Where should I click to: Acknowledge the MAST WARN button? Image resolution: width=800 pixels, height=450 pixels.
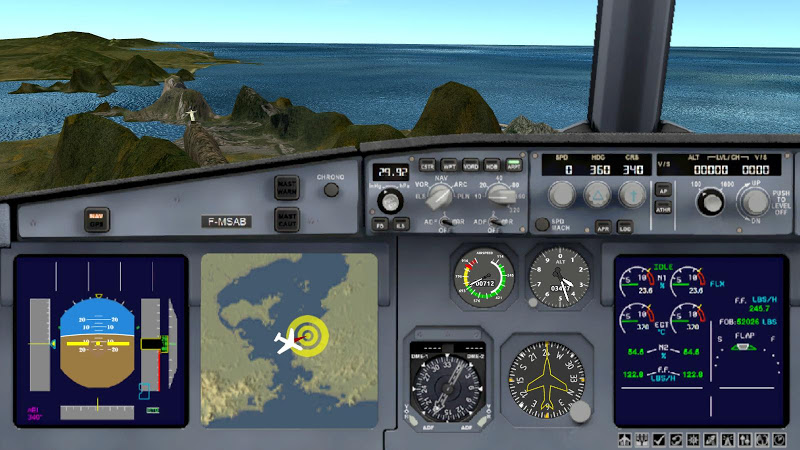click(x=287, y=187)
